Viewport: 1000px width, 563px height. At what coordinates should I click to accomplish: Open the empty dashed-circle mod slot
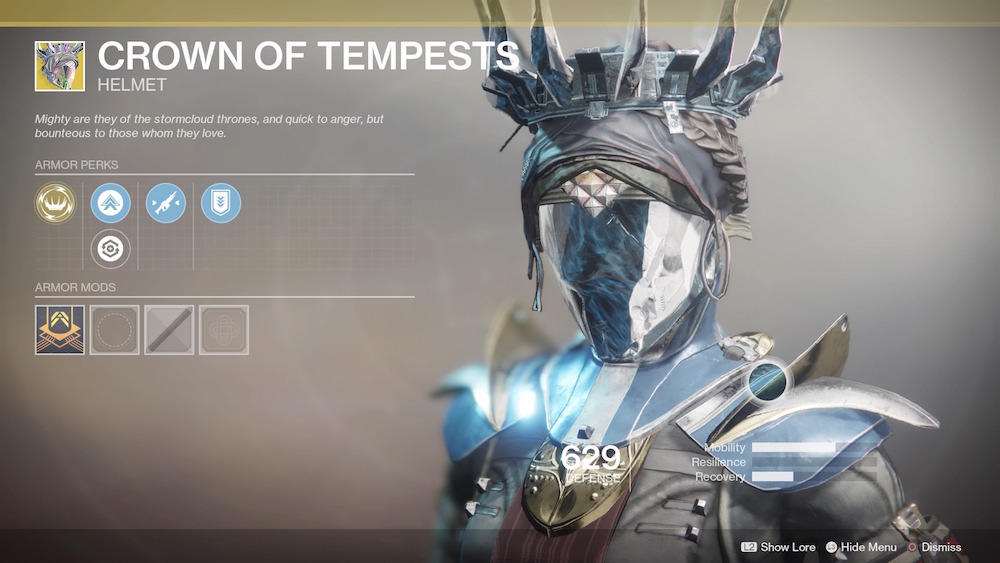point(114,330)
